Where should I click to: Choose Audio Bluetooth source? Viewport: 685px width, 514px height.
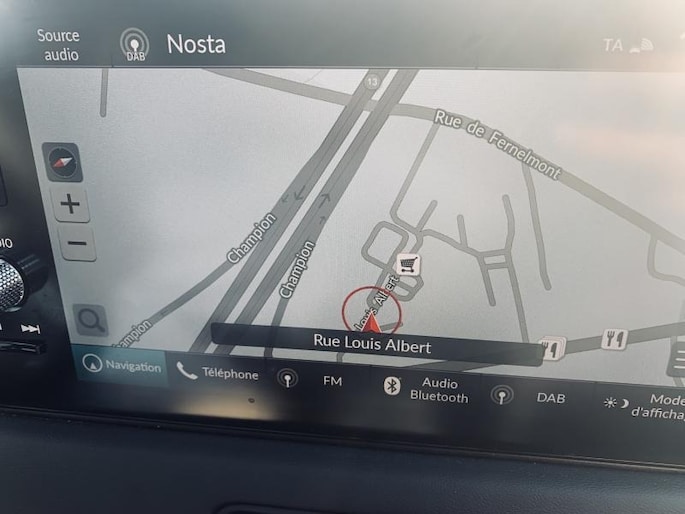[x=427, y=389]
